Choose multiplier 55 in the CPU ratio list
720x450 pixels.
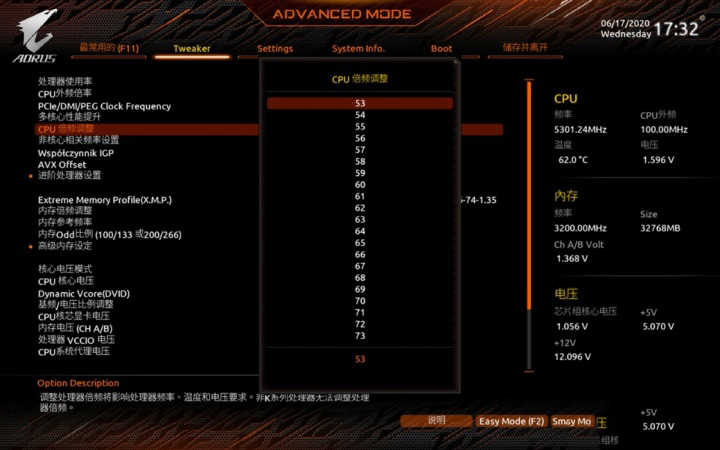pos(360,126)
